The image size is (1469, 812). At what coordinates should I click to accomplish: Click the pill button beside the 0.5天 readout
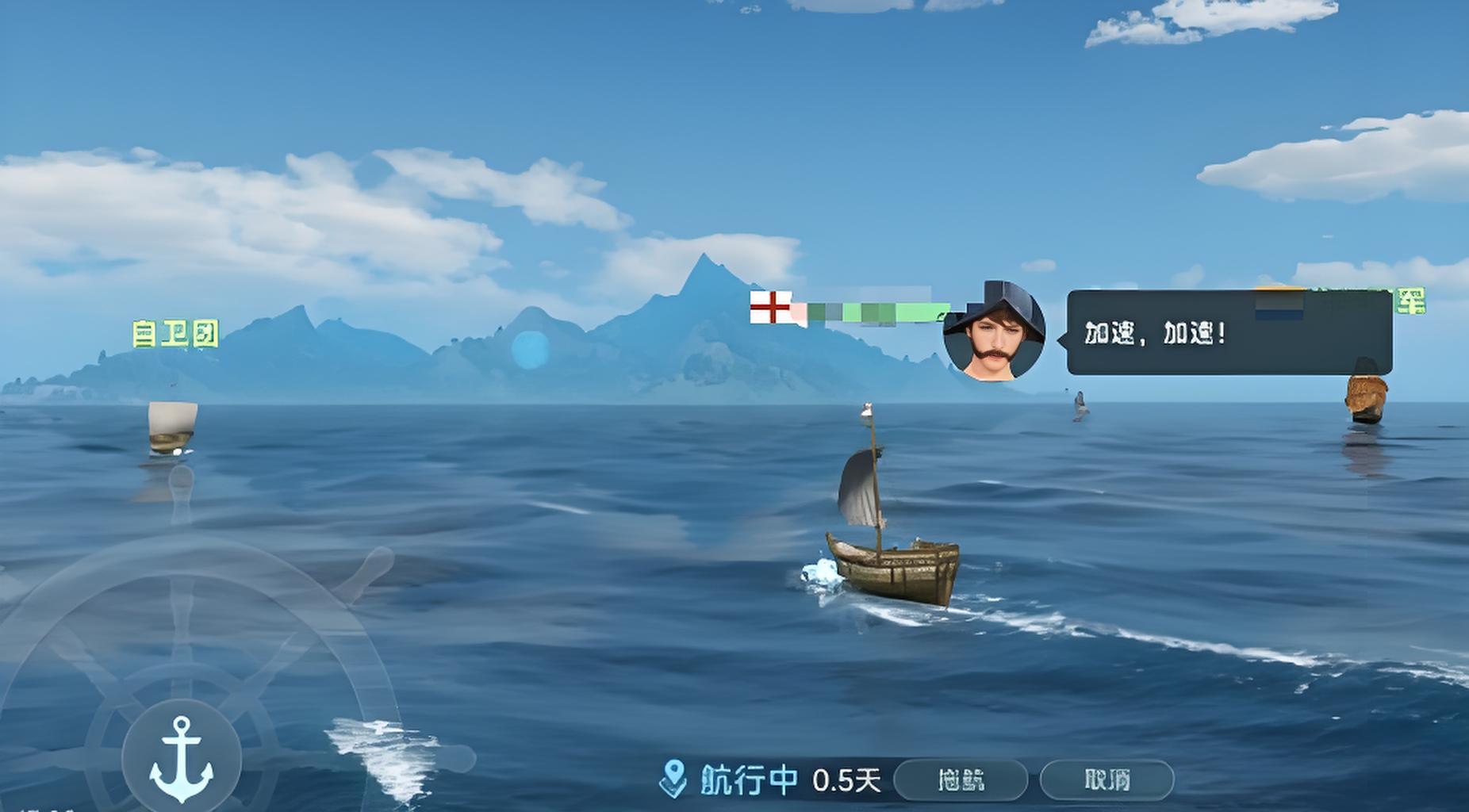tap(961, 780)
